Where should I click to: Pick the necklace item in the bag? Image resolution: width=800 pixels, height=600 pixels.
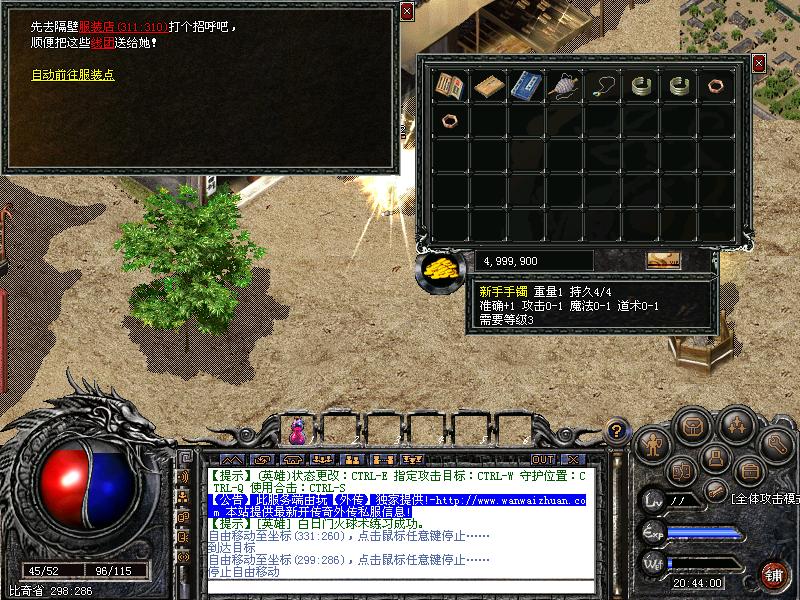[x=602, y=86]
